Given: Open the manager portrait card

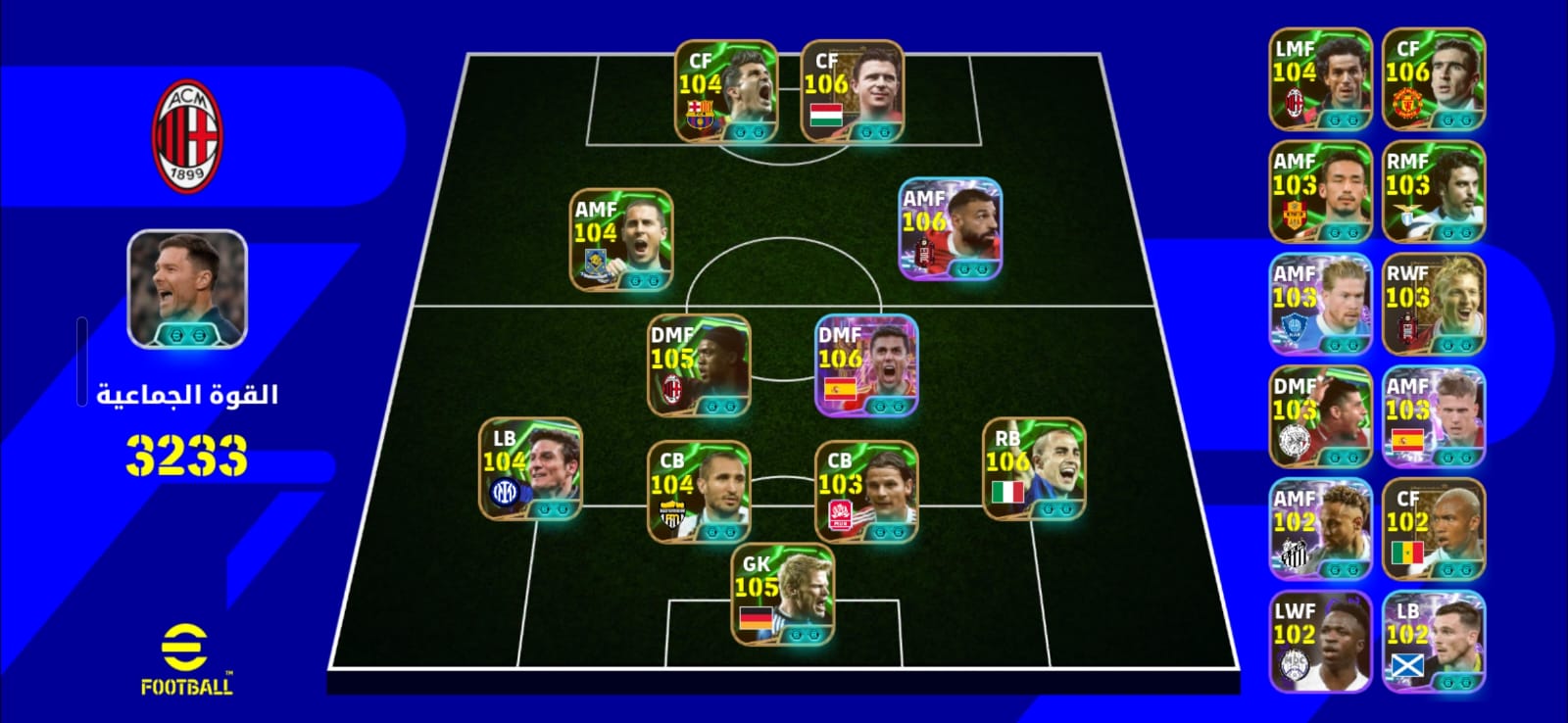Looking at the screenshot, I should (x=186, y=289).
